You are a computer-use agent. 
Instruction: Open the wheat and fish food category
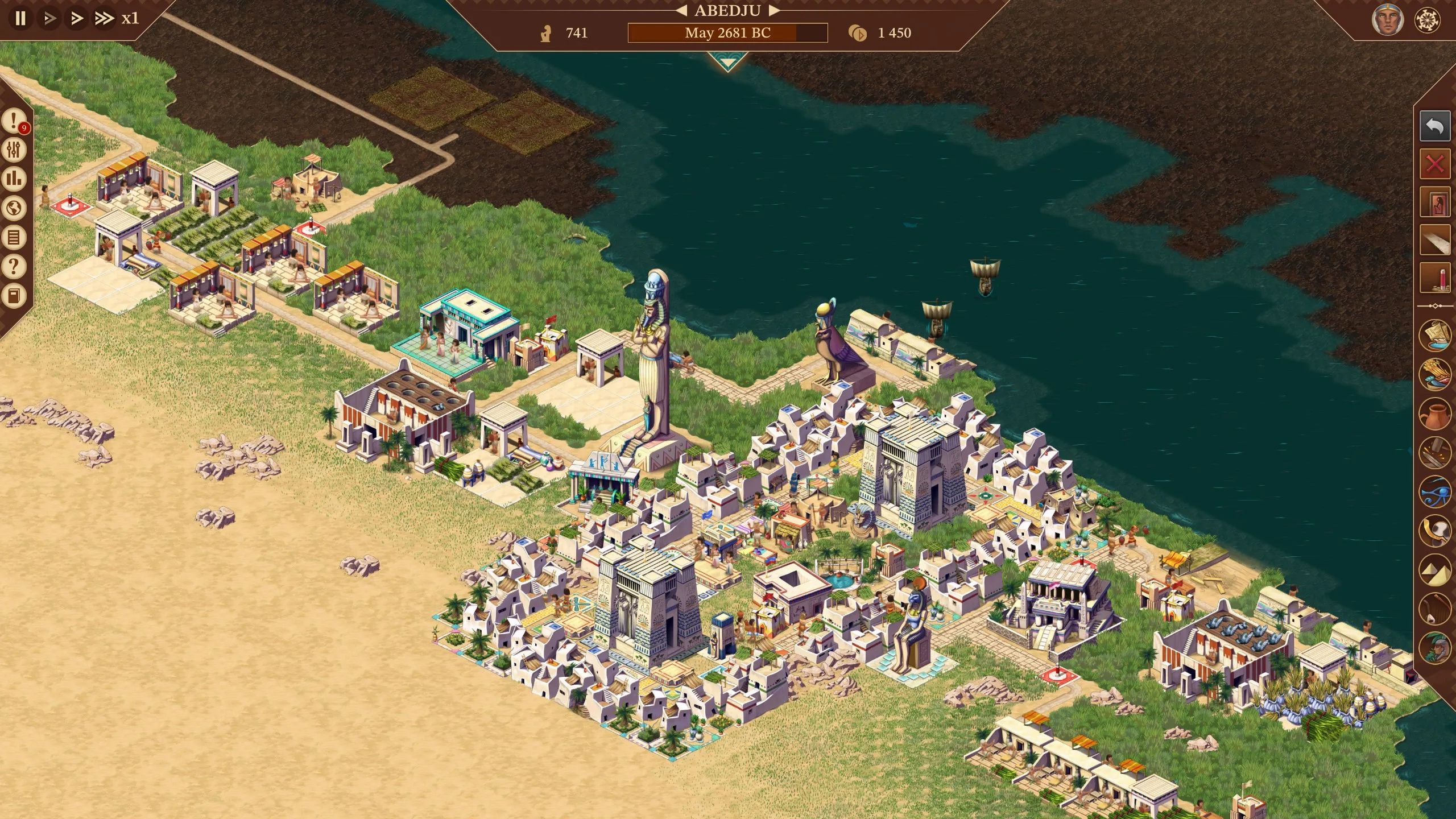(1434, 374)
